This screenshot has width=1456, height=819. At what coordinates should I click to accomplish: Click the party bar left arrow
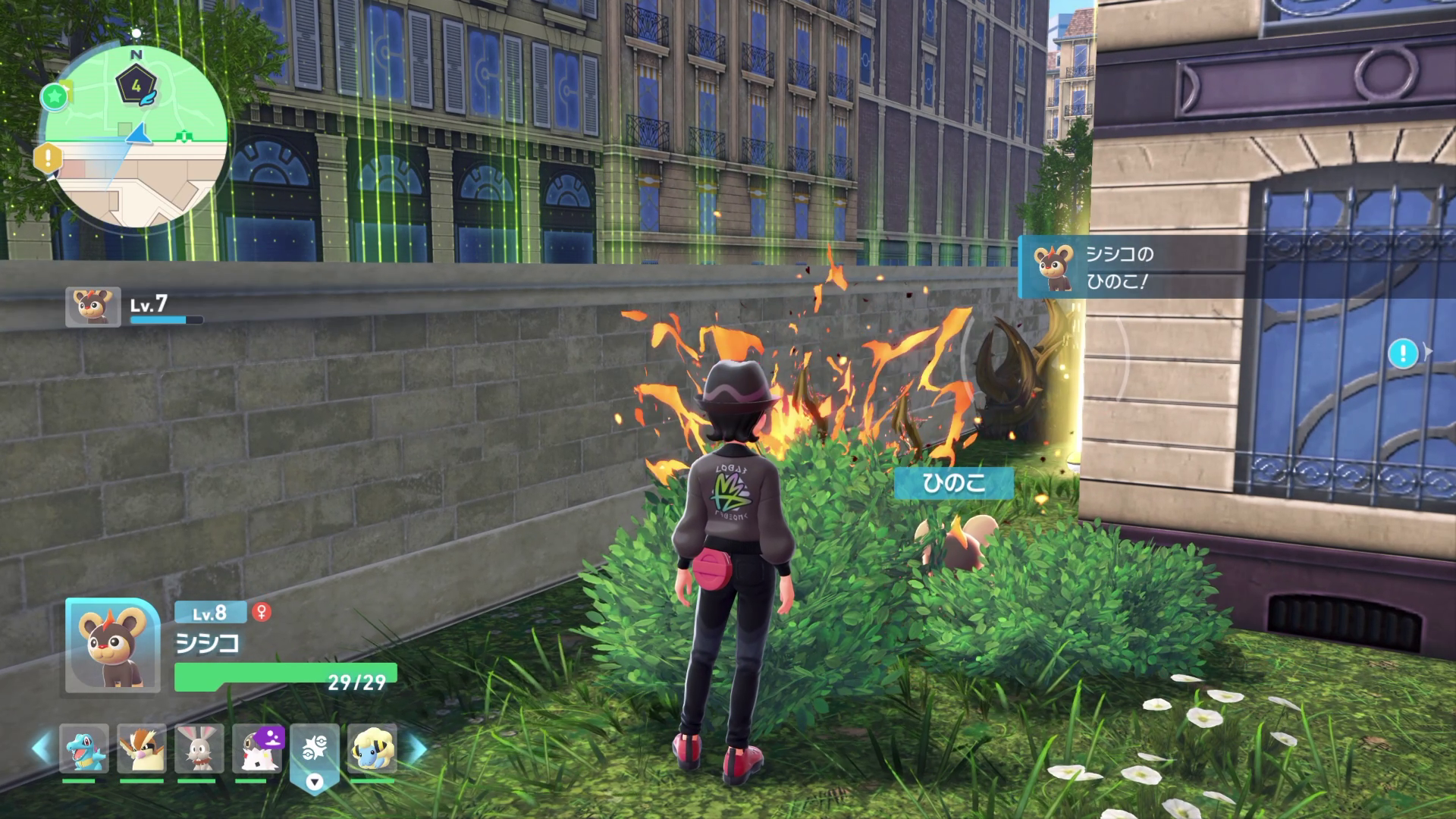[41, 748]
